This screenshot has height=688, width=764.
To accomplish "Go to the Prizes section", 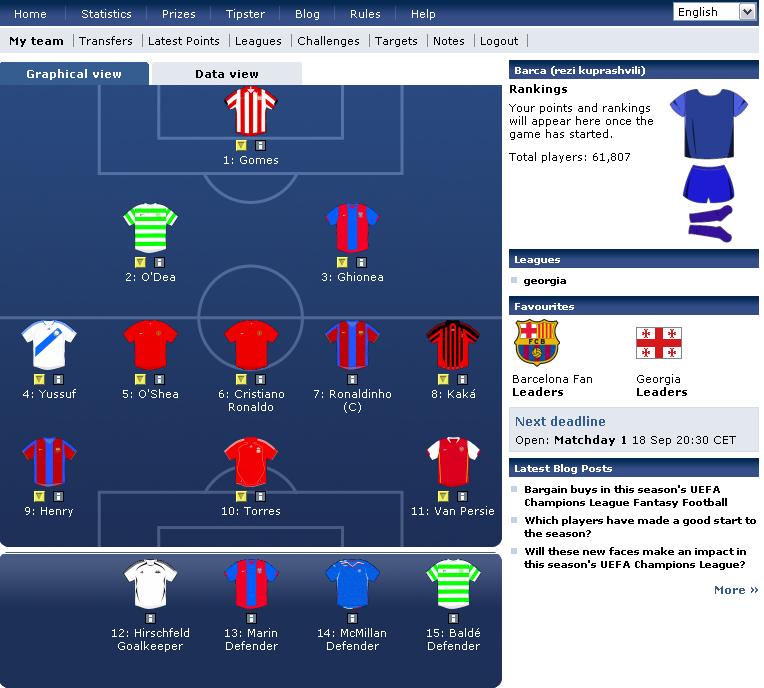I will [179, 14].
